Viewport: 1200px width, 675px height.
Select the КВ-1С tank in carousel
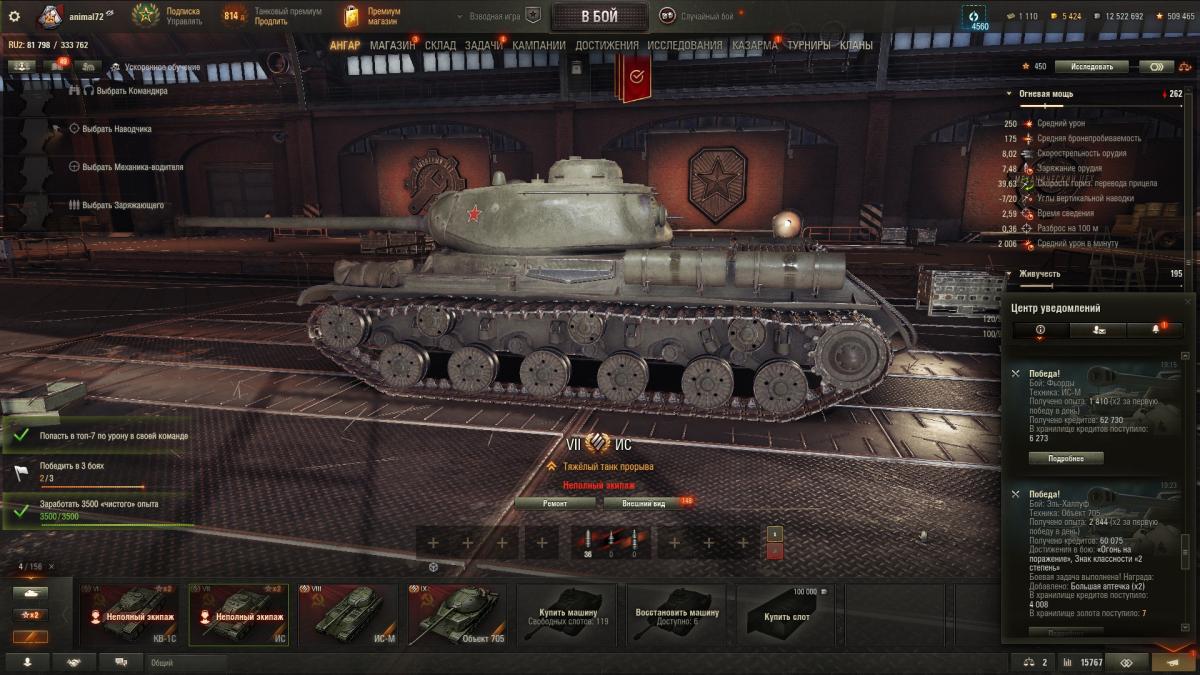[133, 615]
